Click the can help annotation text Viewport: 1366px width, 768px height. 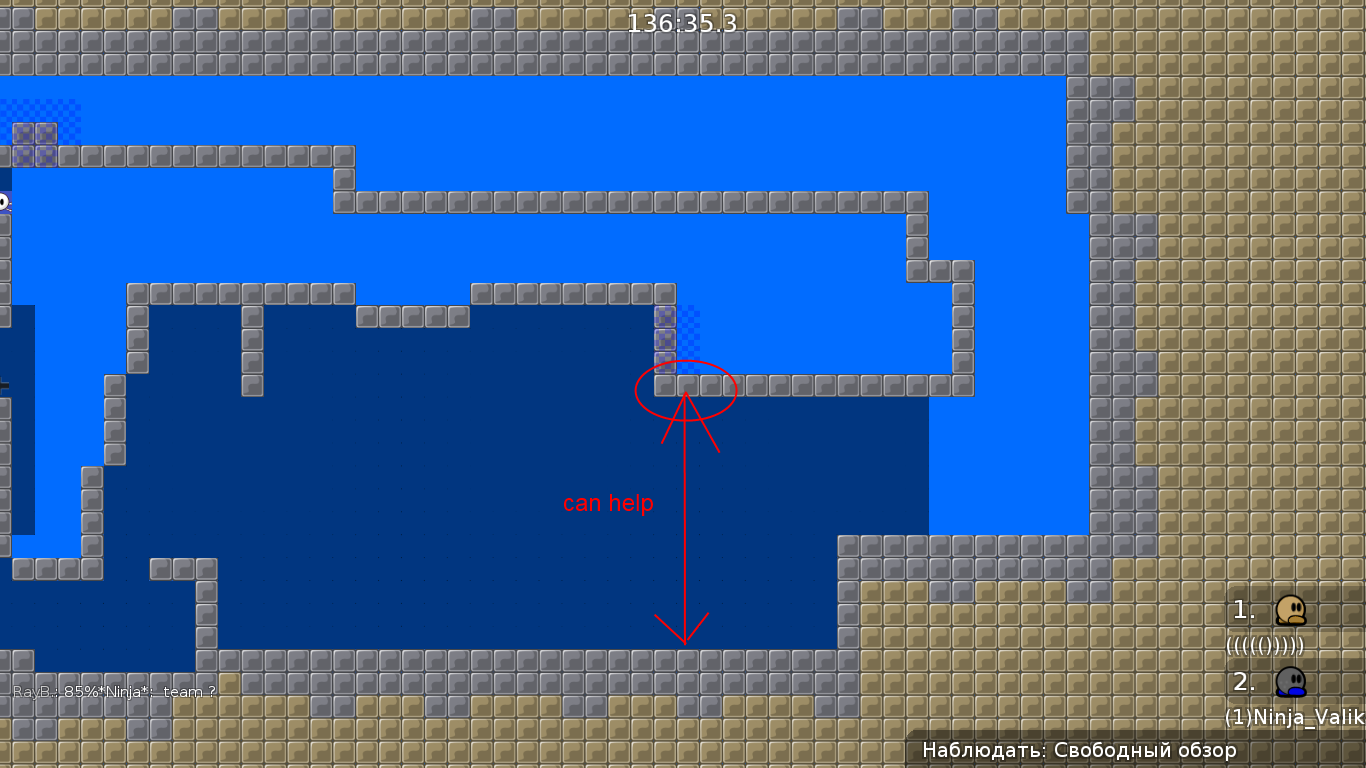tap(606, 503)
